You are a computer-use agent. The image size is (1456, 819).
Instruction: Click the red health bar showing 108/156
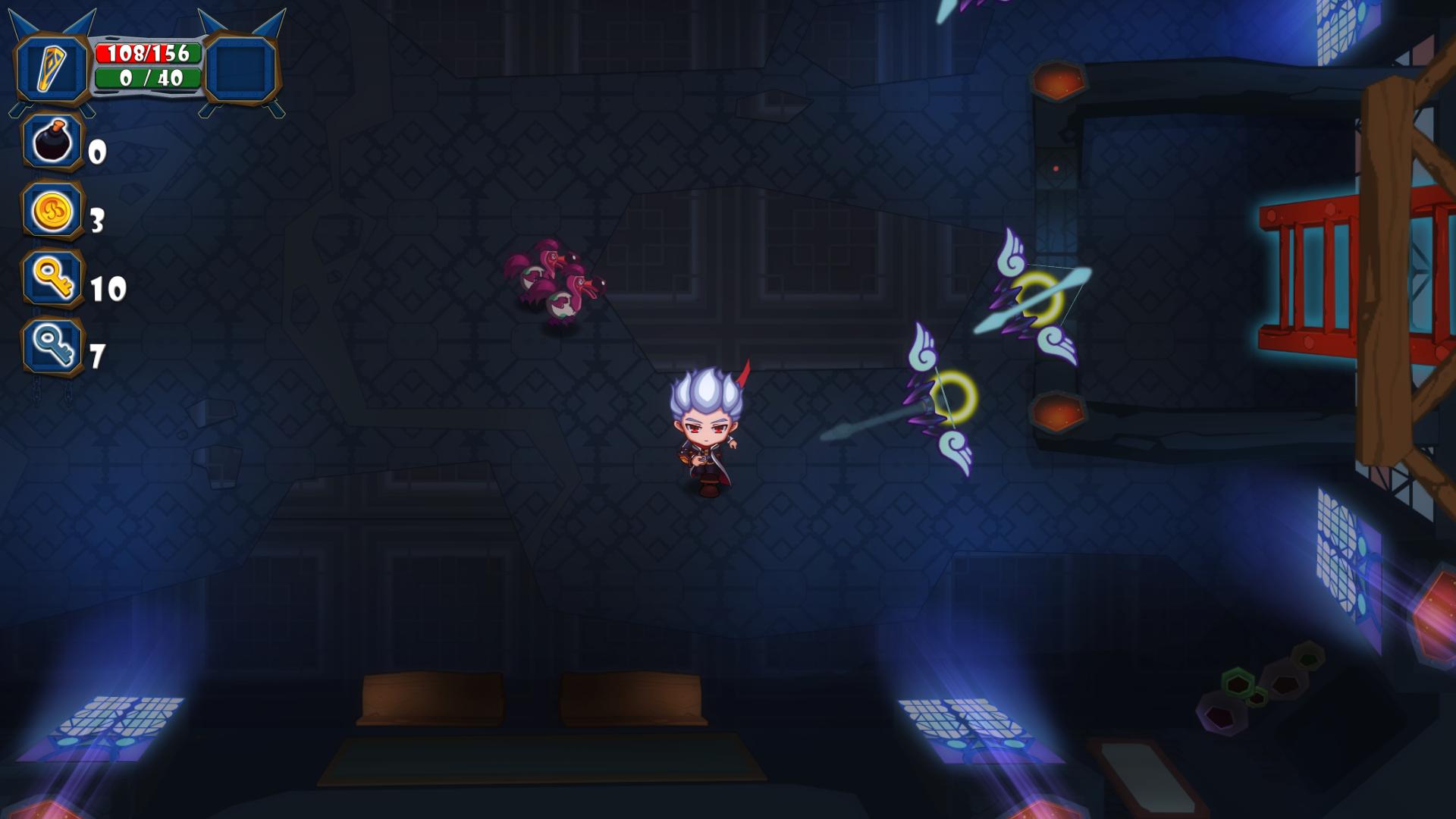148,52
